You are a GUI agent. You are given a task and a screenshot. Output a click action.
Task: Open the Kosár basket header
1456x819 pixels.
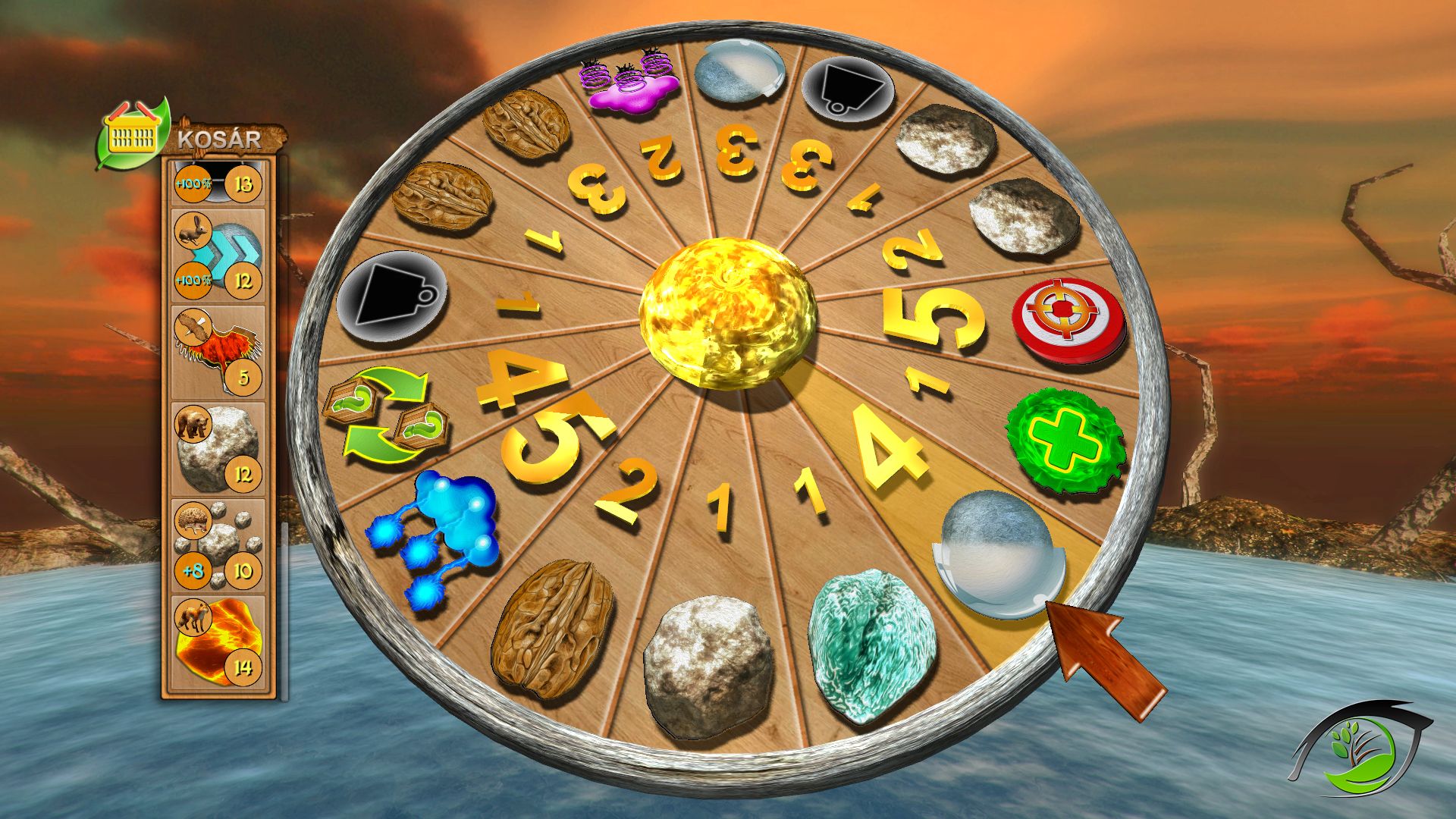(190, 136)
